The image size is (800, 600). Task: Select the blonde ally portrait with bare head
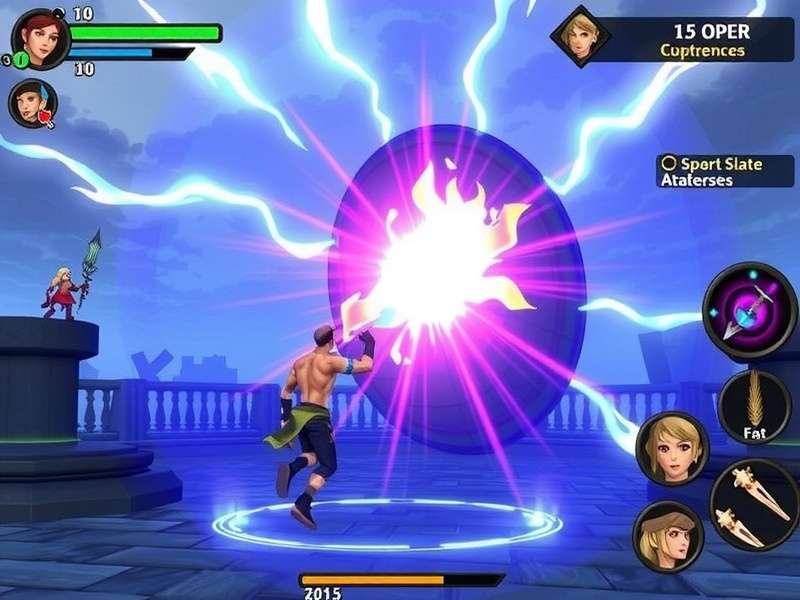tap(671, 447)
